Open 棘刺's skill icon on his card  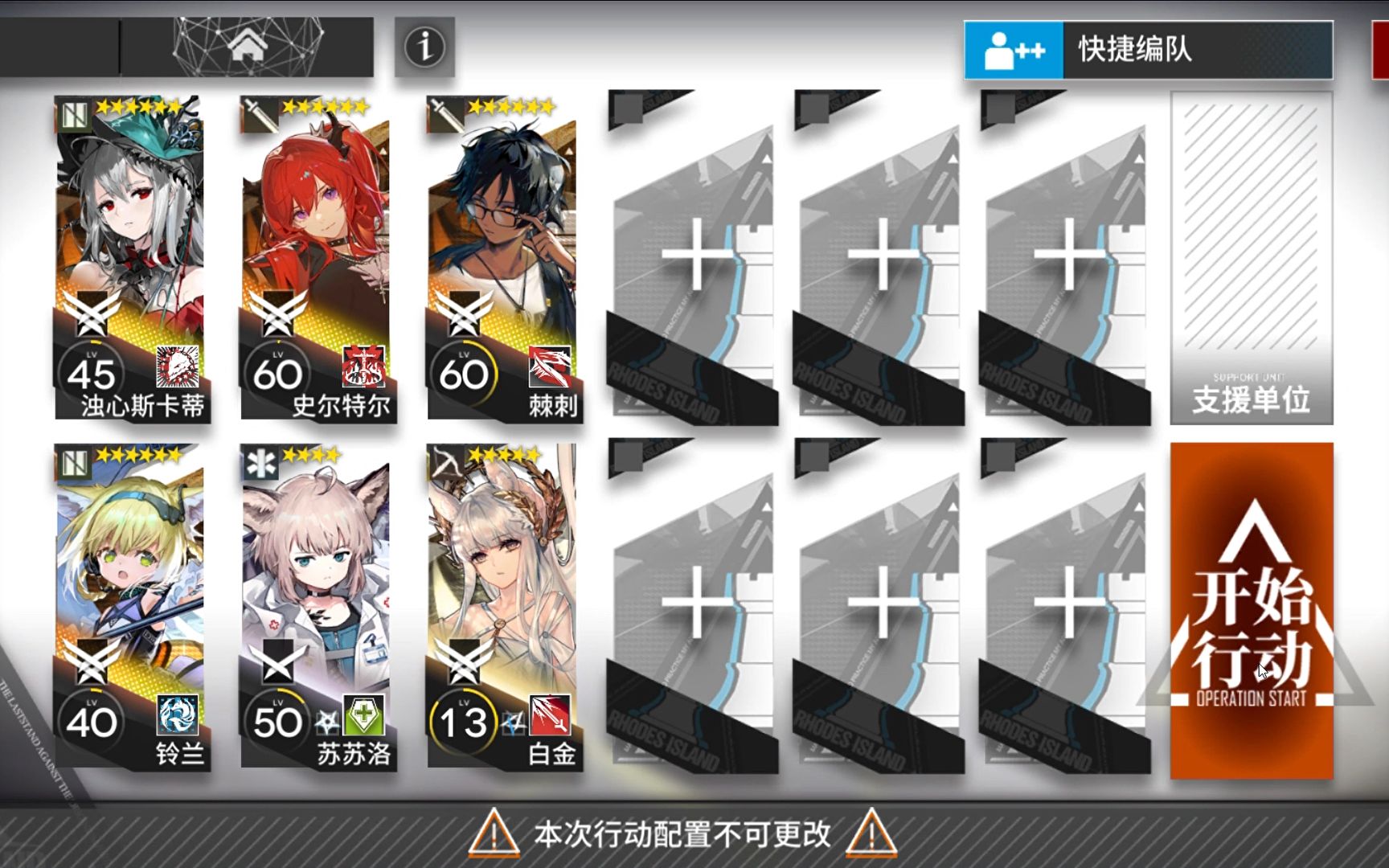click(551, 366)
